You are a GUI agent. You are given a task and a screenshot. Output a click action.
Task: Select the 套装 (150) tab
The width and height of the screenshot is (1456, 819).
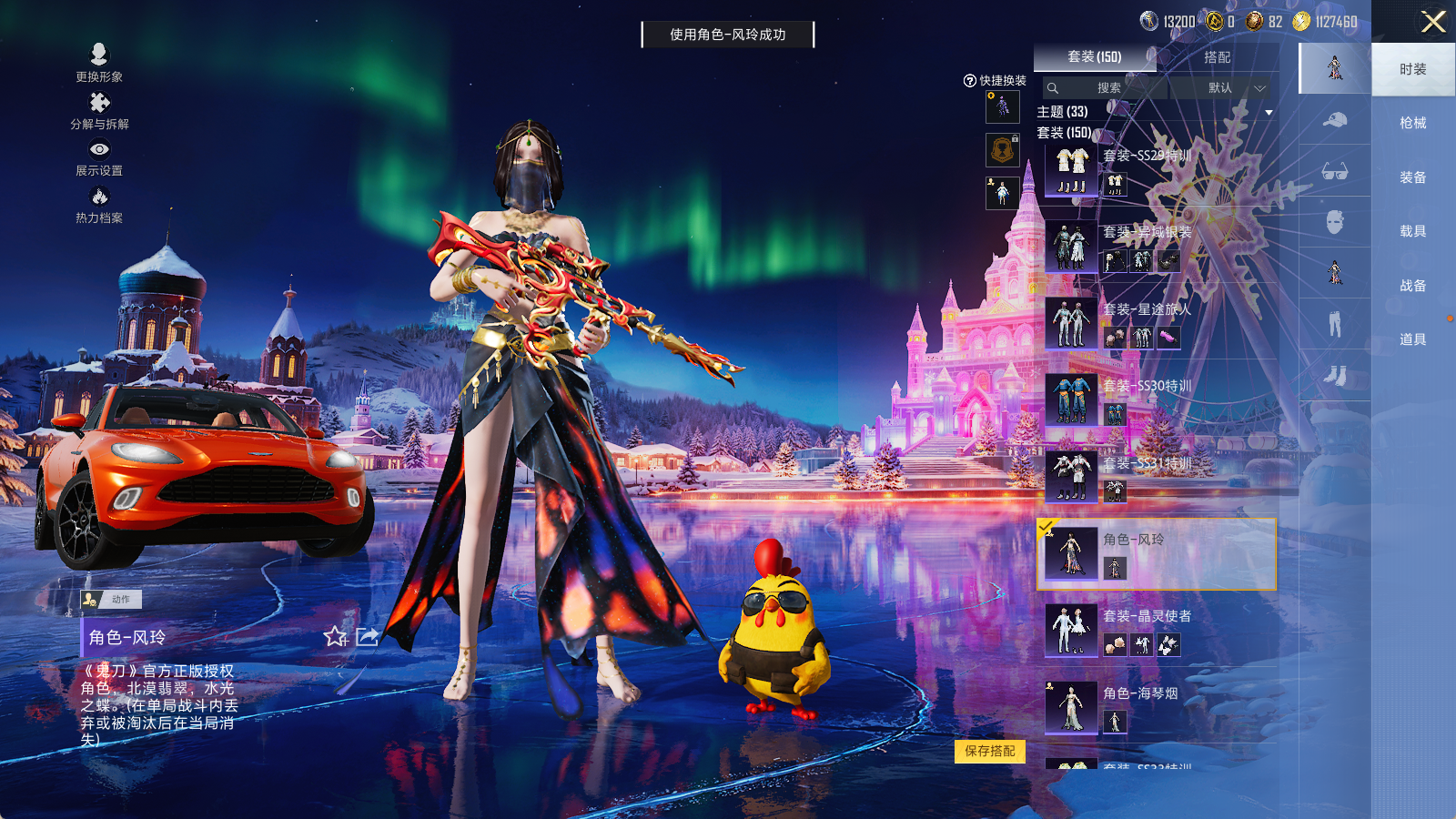pos(1095,57)
